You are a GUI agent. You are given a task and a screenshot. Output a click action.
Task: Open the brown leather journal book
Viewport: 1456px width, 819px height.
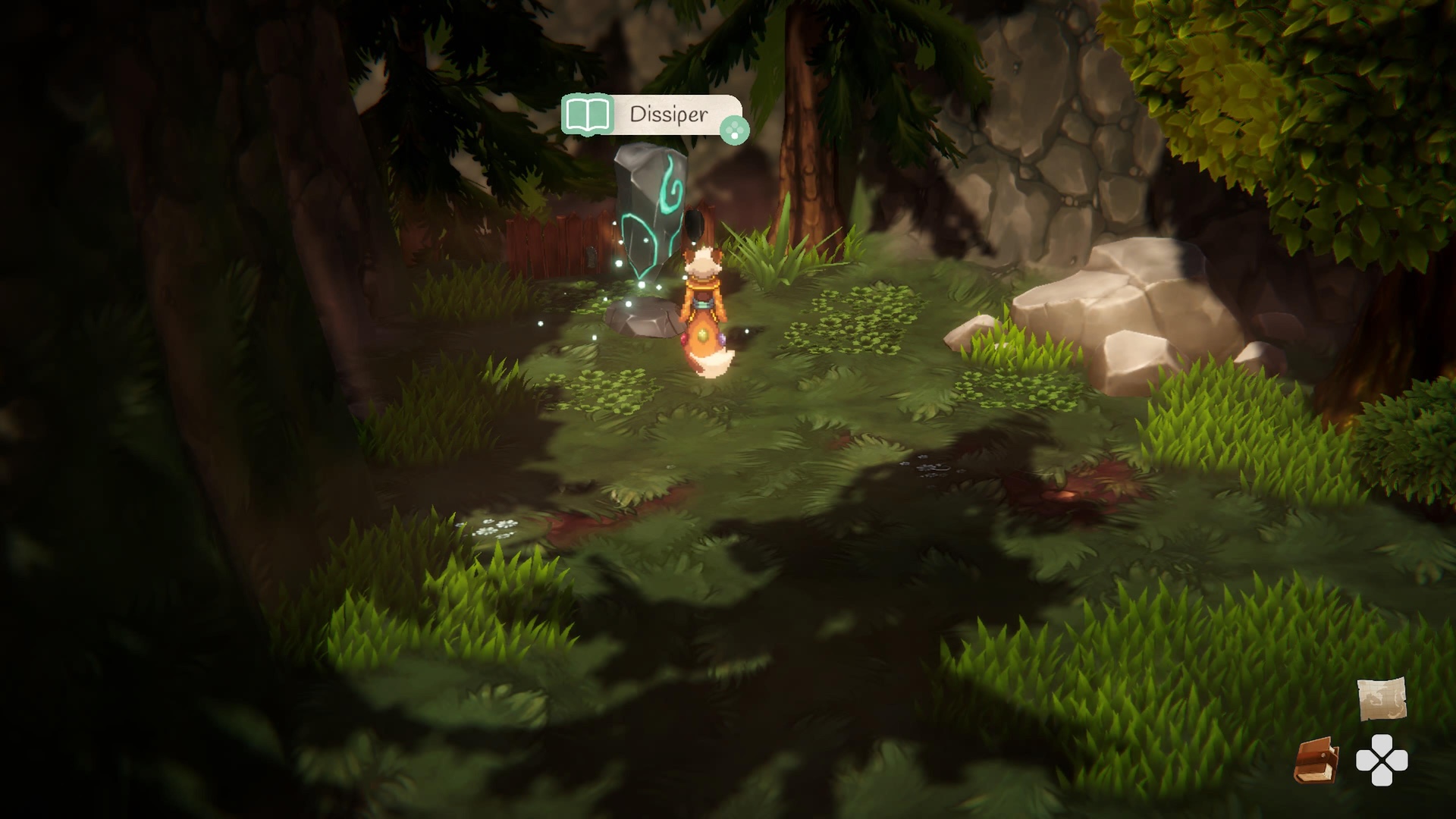click(x=1316, y=760)
